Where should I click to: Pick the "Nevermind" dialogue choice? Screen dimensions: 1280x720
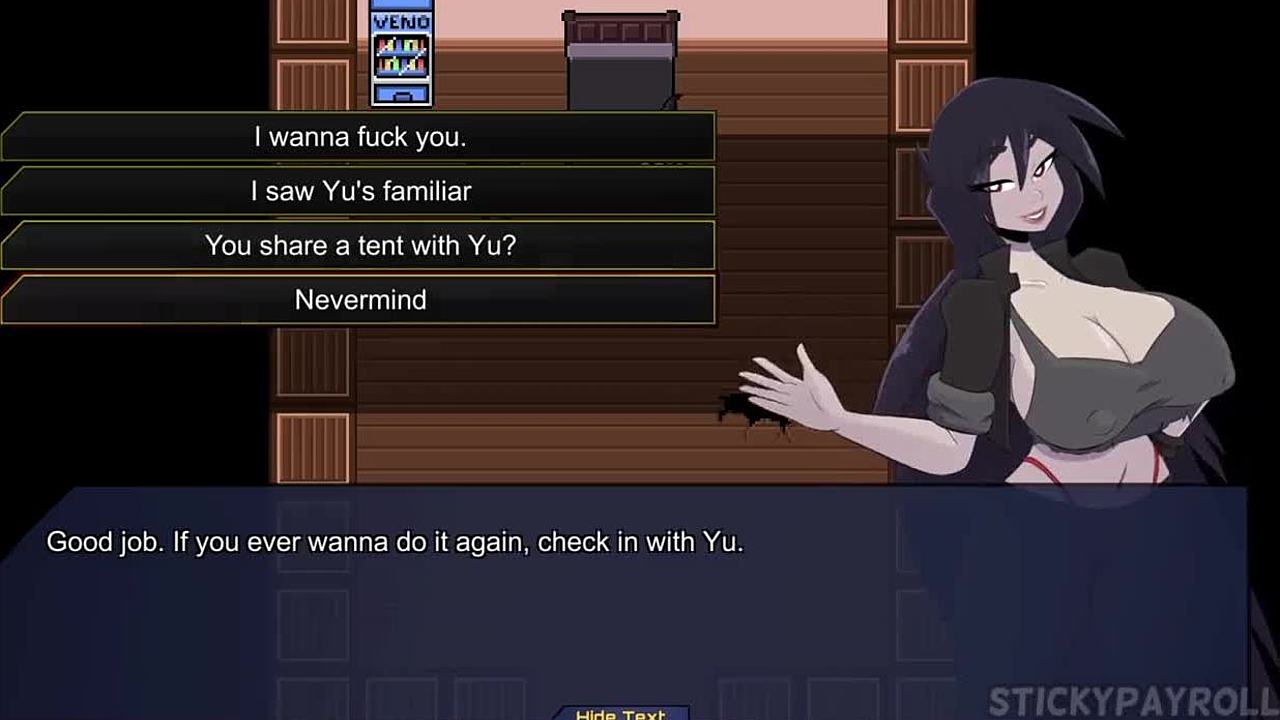(360, 299)
